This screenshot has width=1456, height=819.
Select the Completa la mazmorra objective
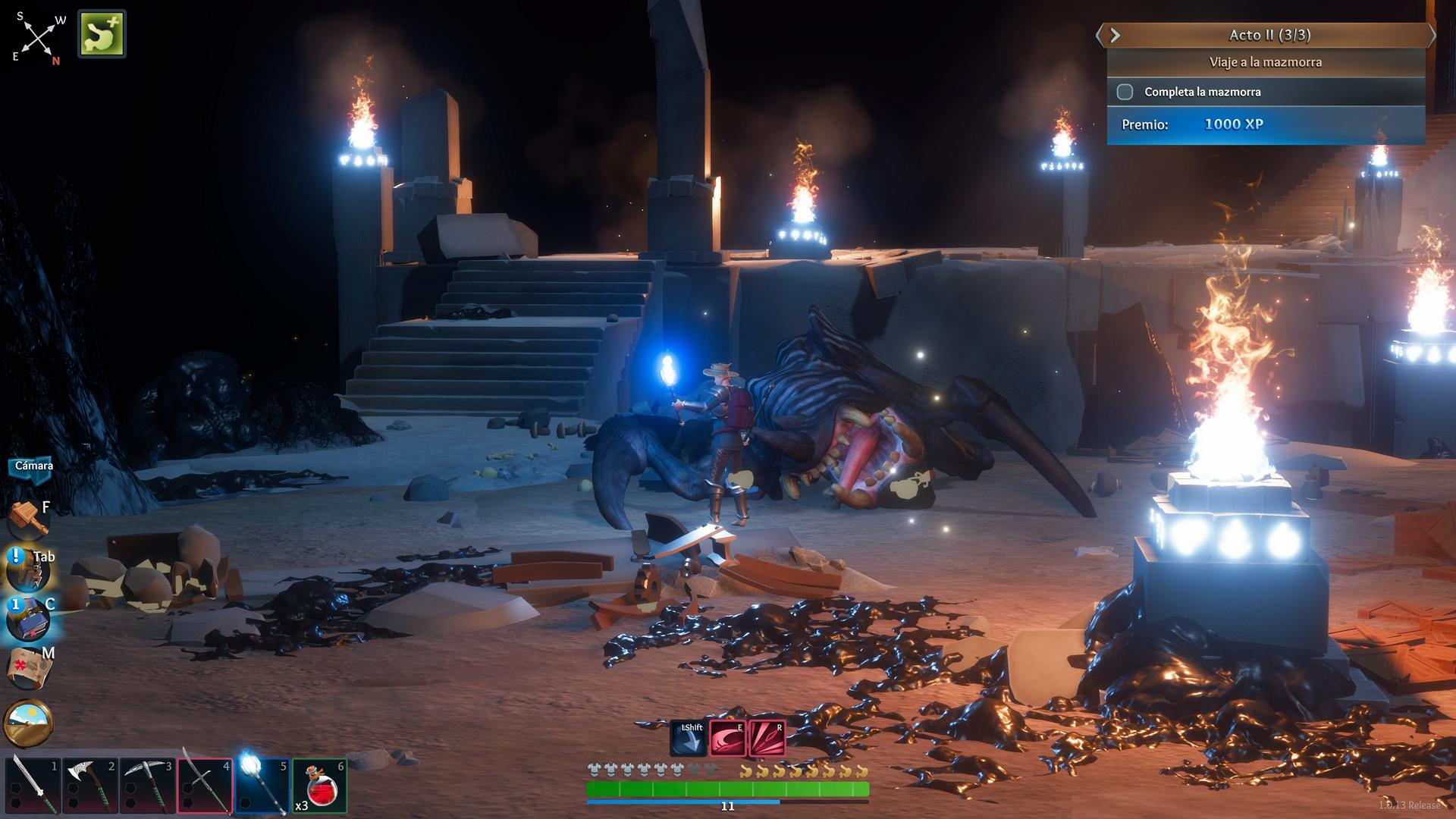1202,92
